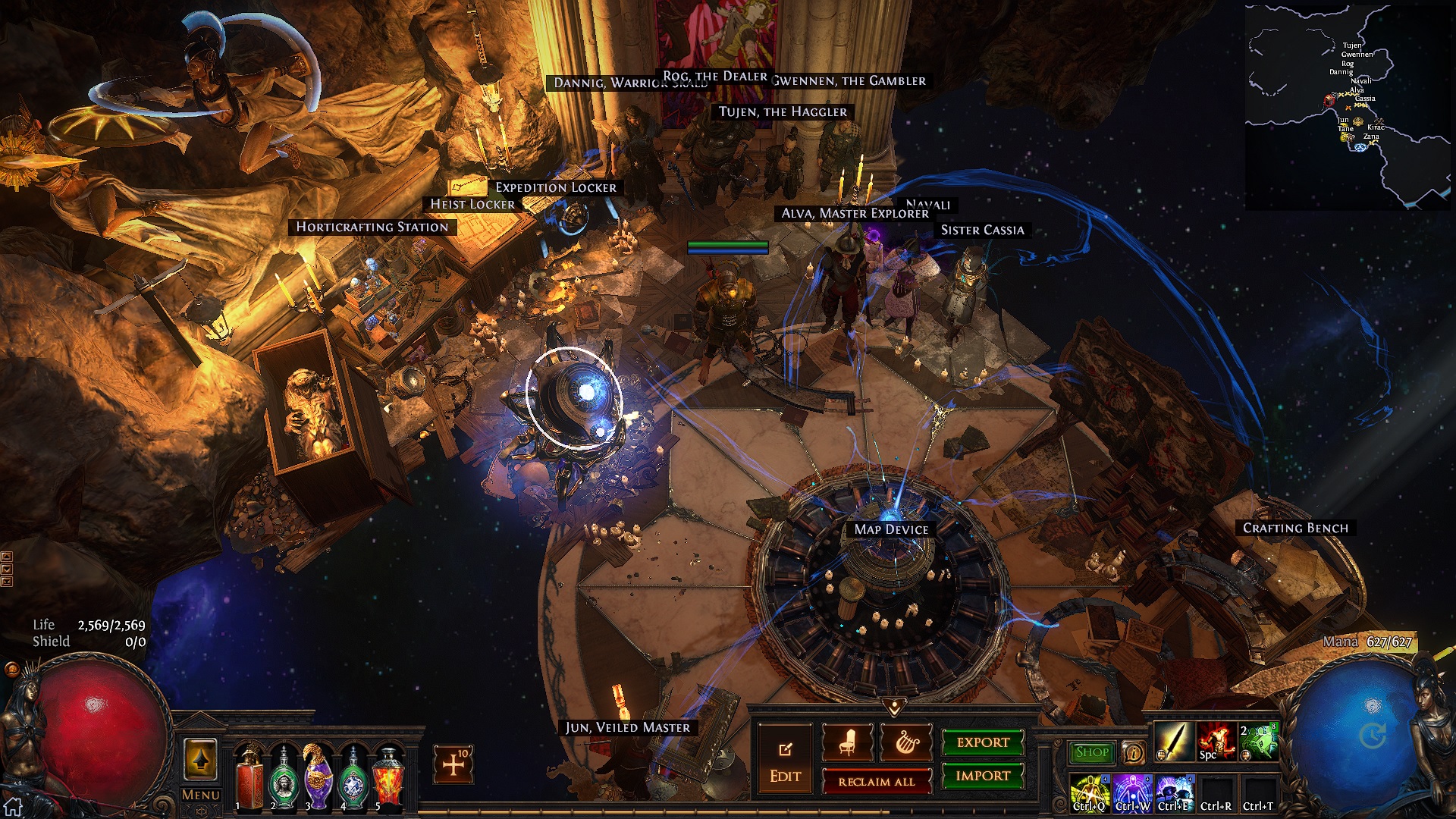Import a hideout layout
Image resolution: width=1456 pixels, height=819 pixels.
tap(983, 776)
